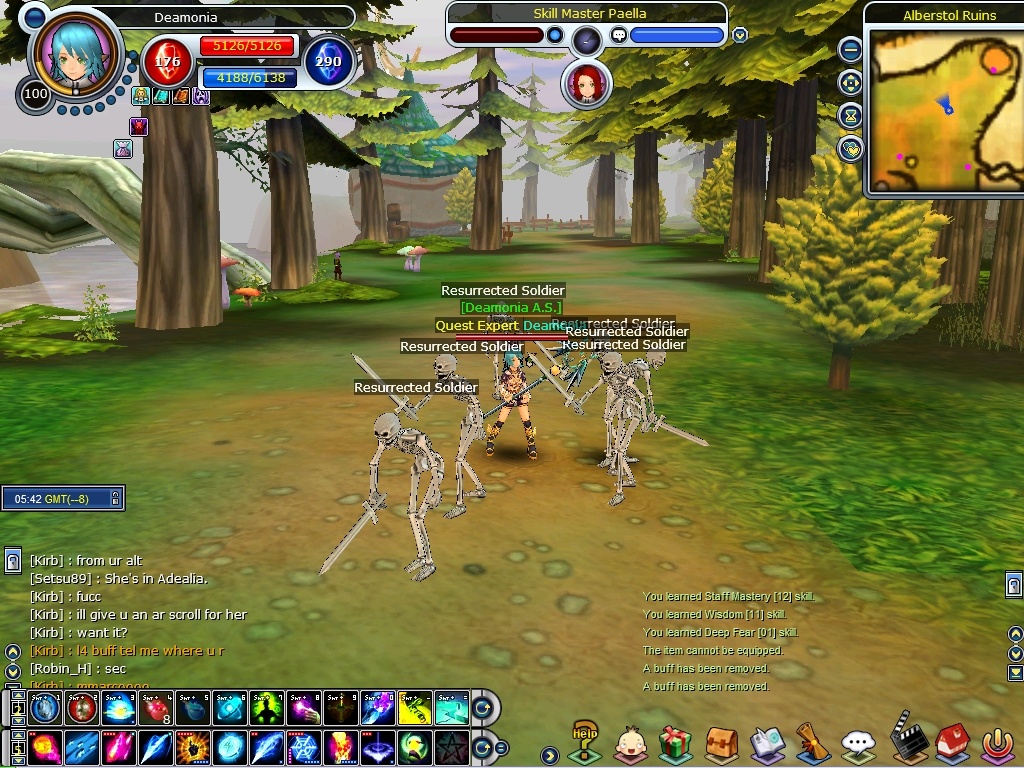Activate the green silhouette skill in slot 7

pyautogui.click(x=266, y=708)
